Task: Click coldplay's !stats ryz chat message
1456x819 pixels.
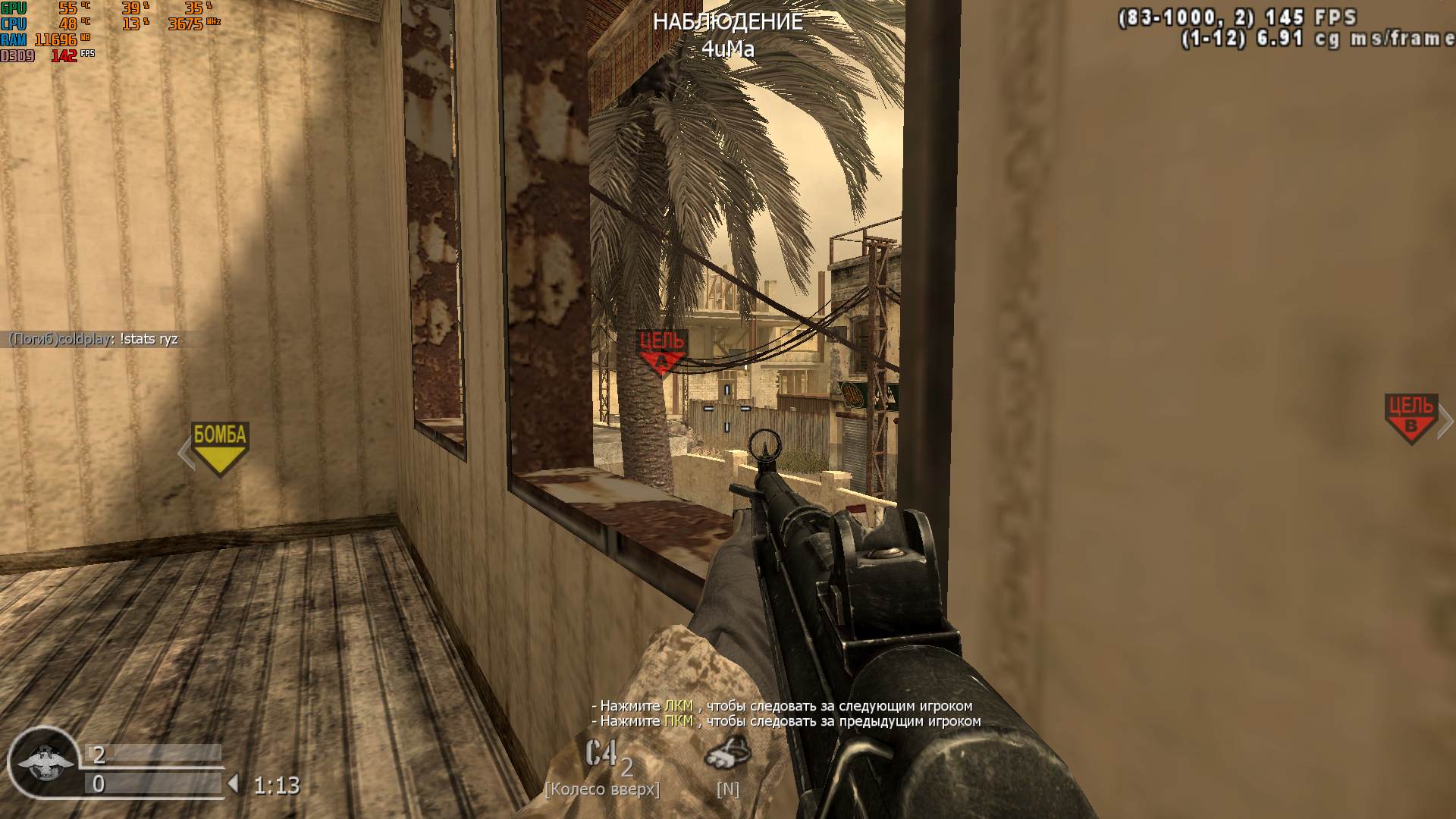Action: (91, 340)
